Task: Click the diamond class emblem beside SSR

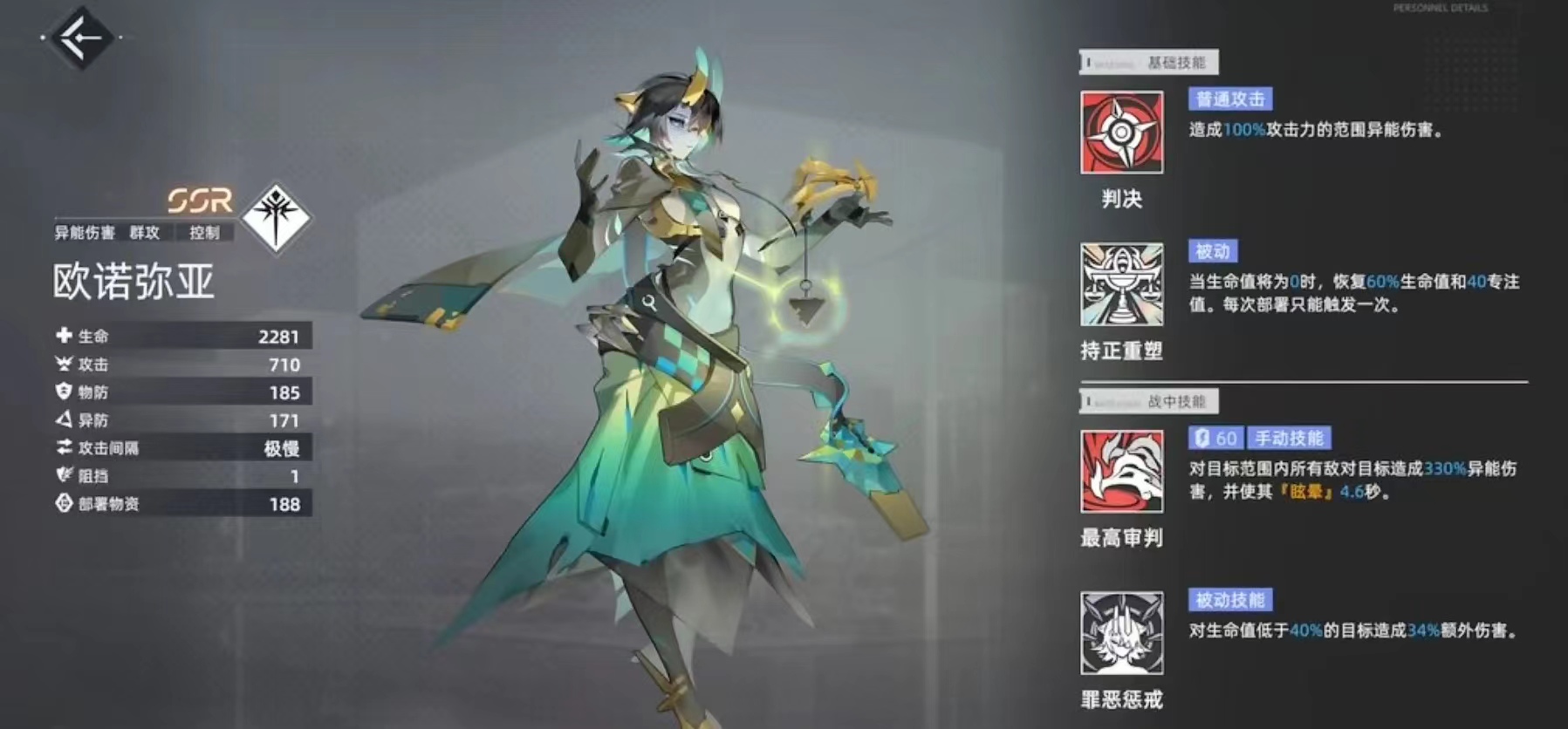Action: point(276,217)
